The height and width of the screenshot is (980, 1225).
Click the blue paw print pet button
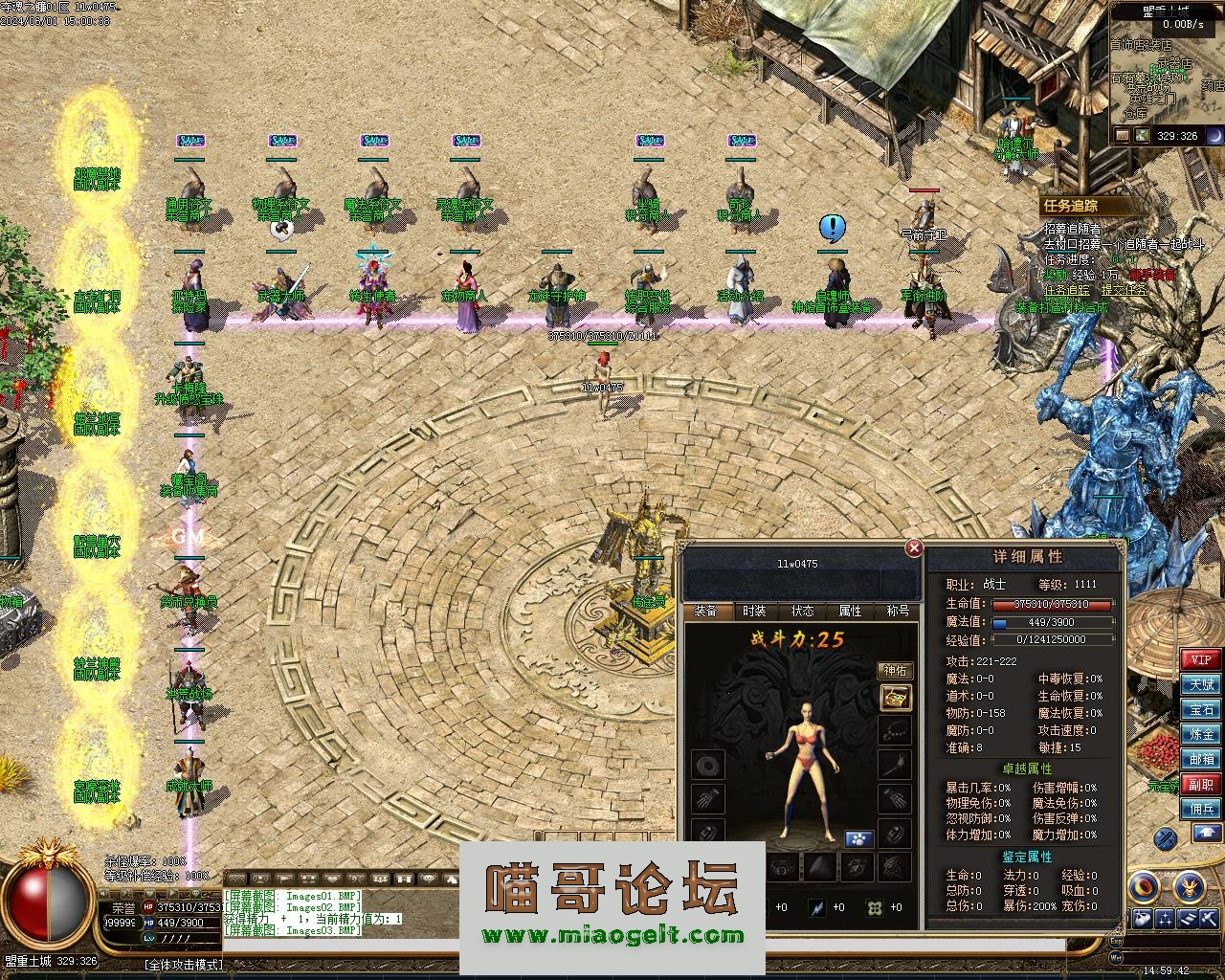point(858,839)
